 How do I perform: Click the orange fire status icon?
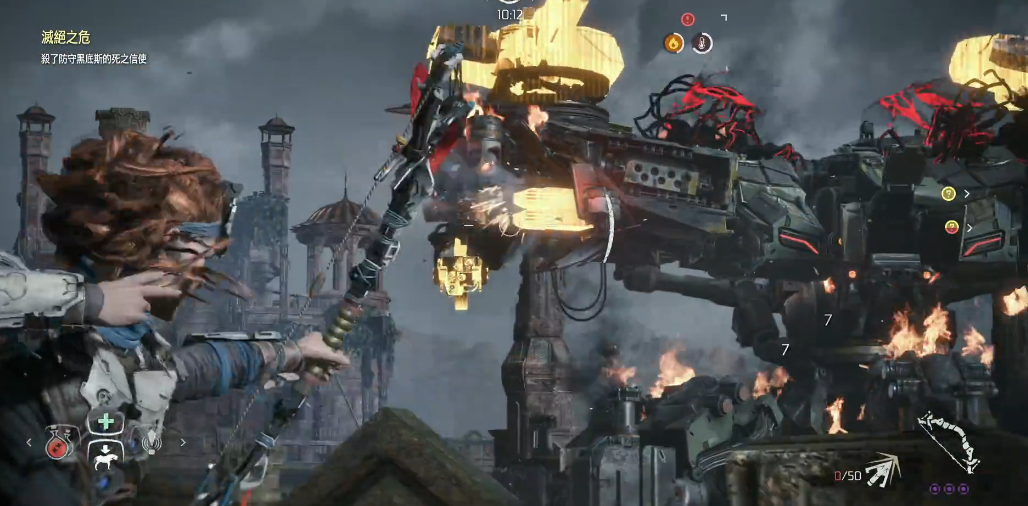coord(674,43)
